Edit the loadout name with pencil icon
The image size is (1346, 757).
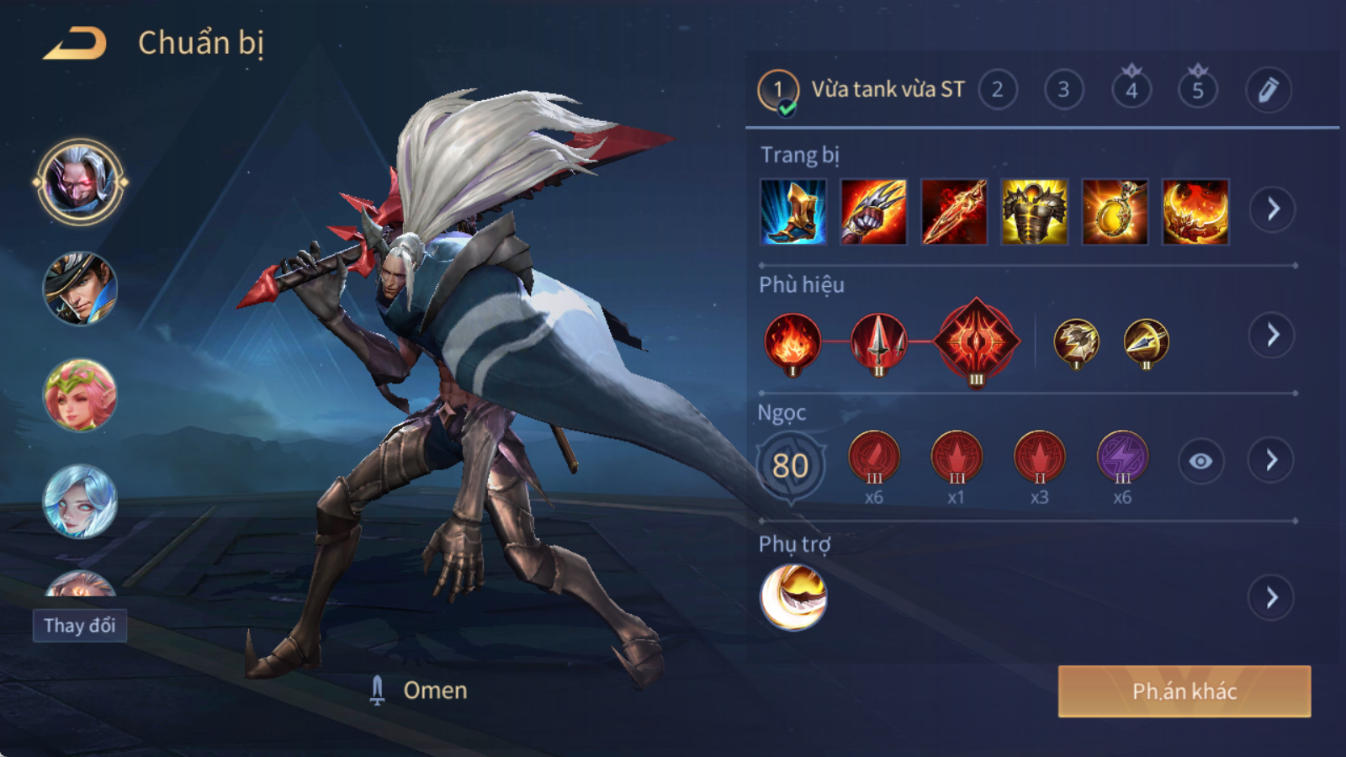tap(1268, 90)
